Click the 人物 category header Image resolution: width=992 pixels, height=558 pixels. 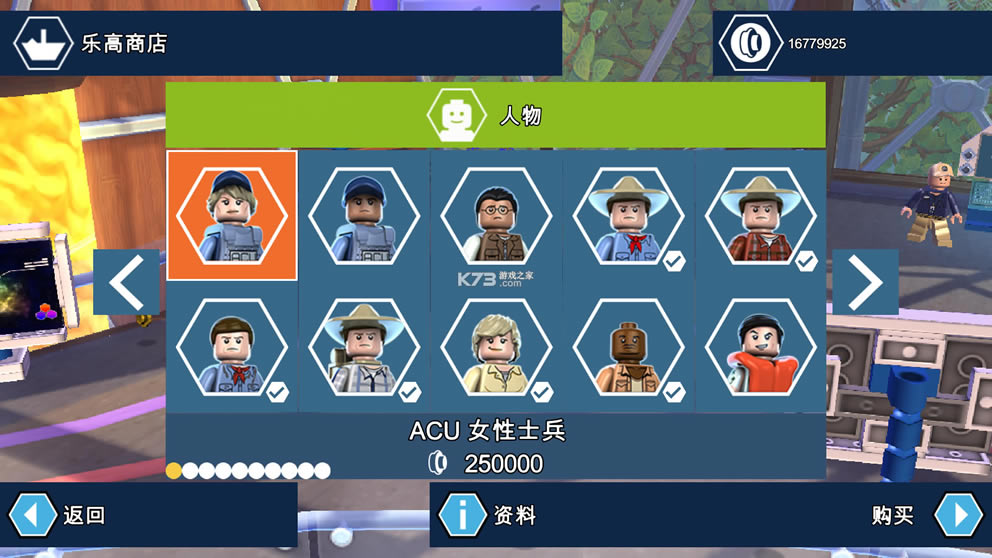(x=495, y=116)
